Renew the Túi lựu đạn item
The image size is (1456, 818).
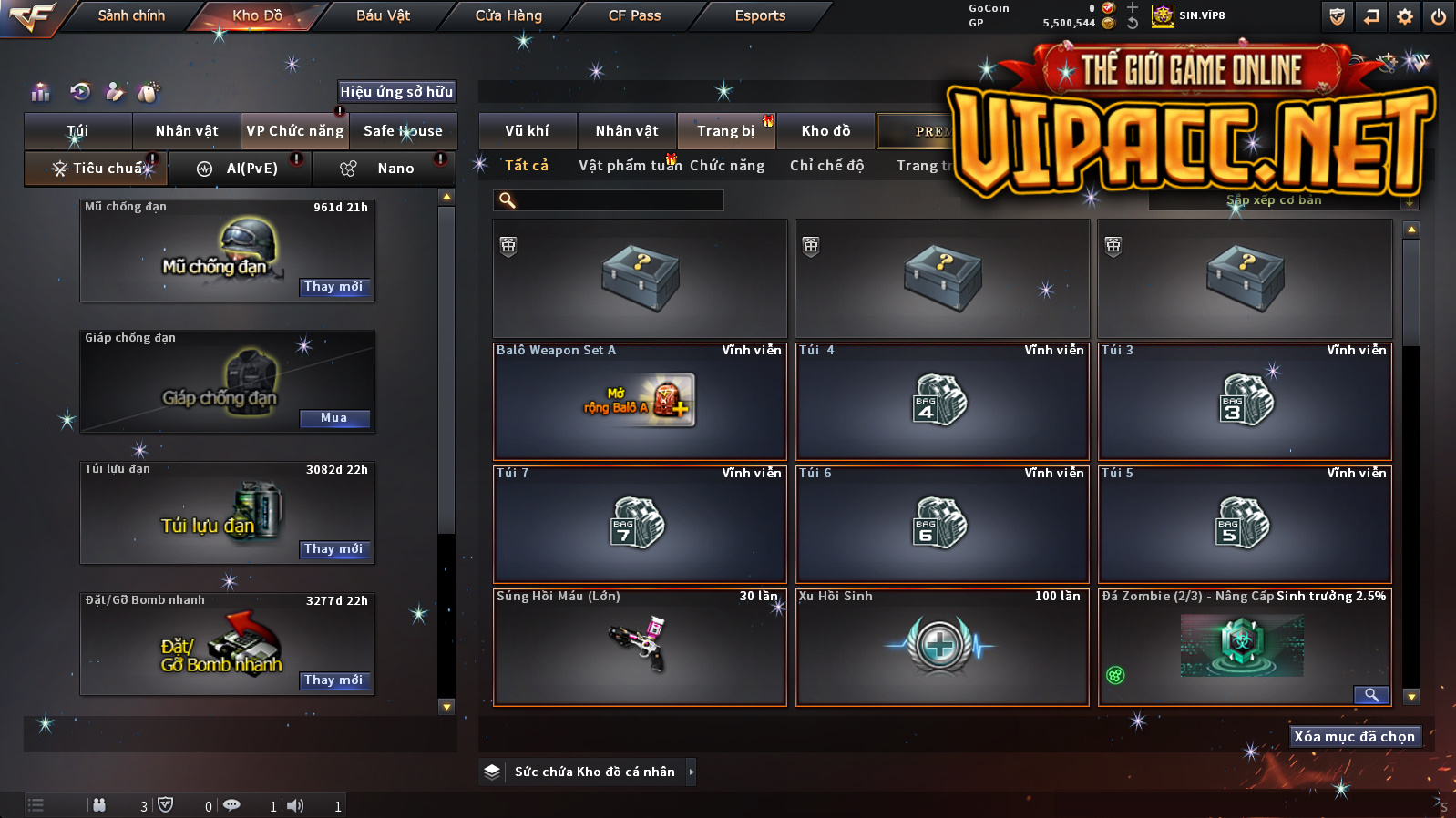tap(333, 549)
